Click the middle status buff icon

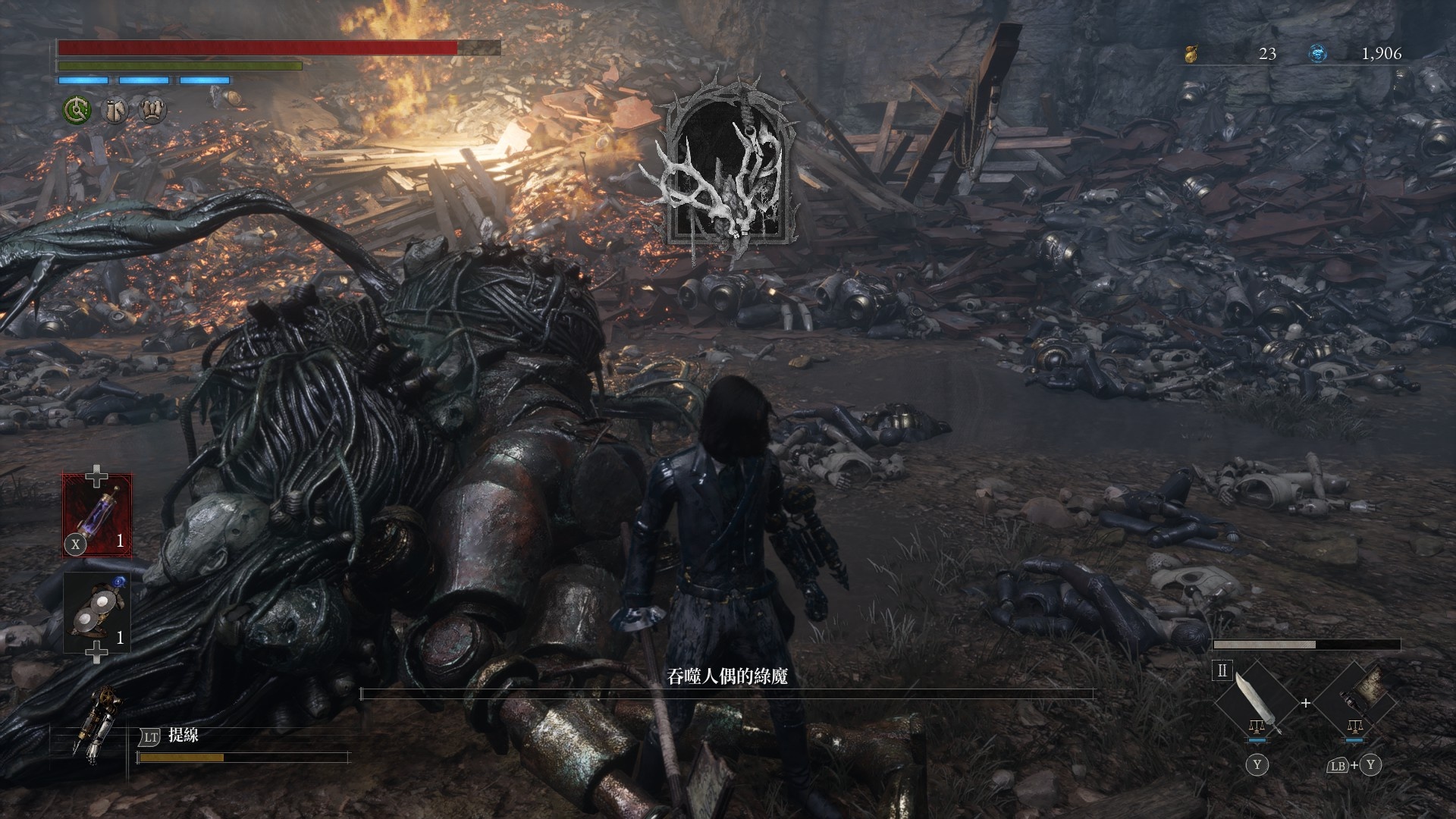tap(115, 111)
